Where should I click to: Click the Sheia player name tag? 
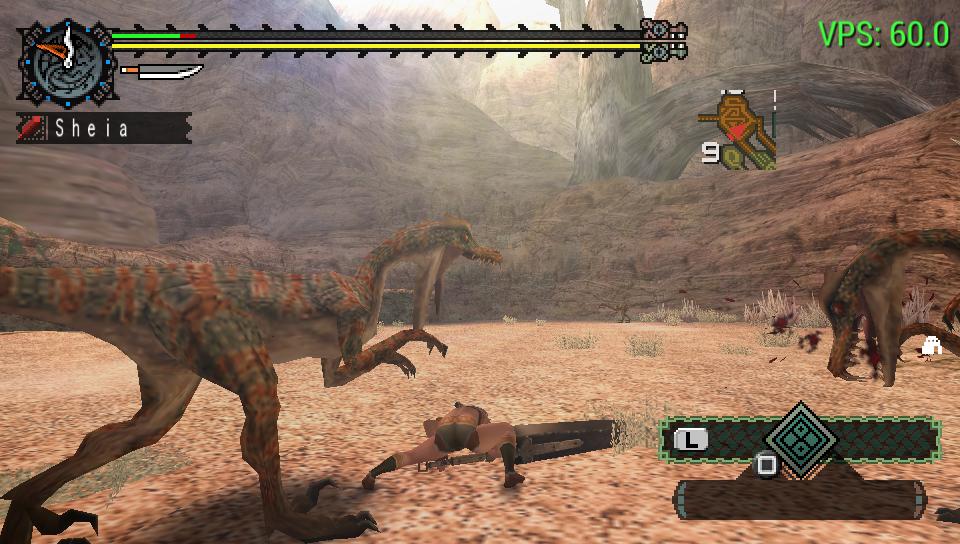pyautogui.click(x=104, y=128)
